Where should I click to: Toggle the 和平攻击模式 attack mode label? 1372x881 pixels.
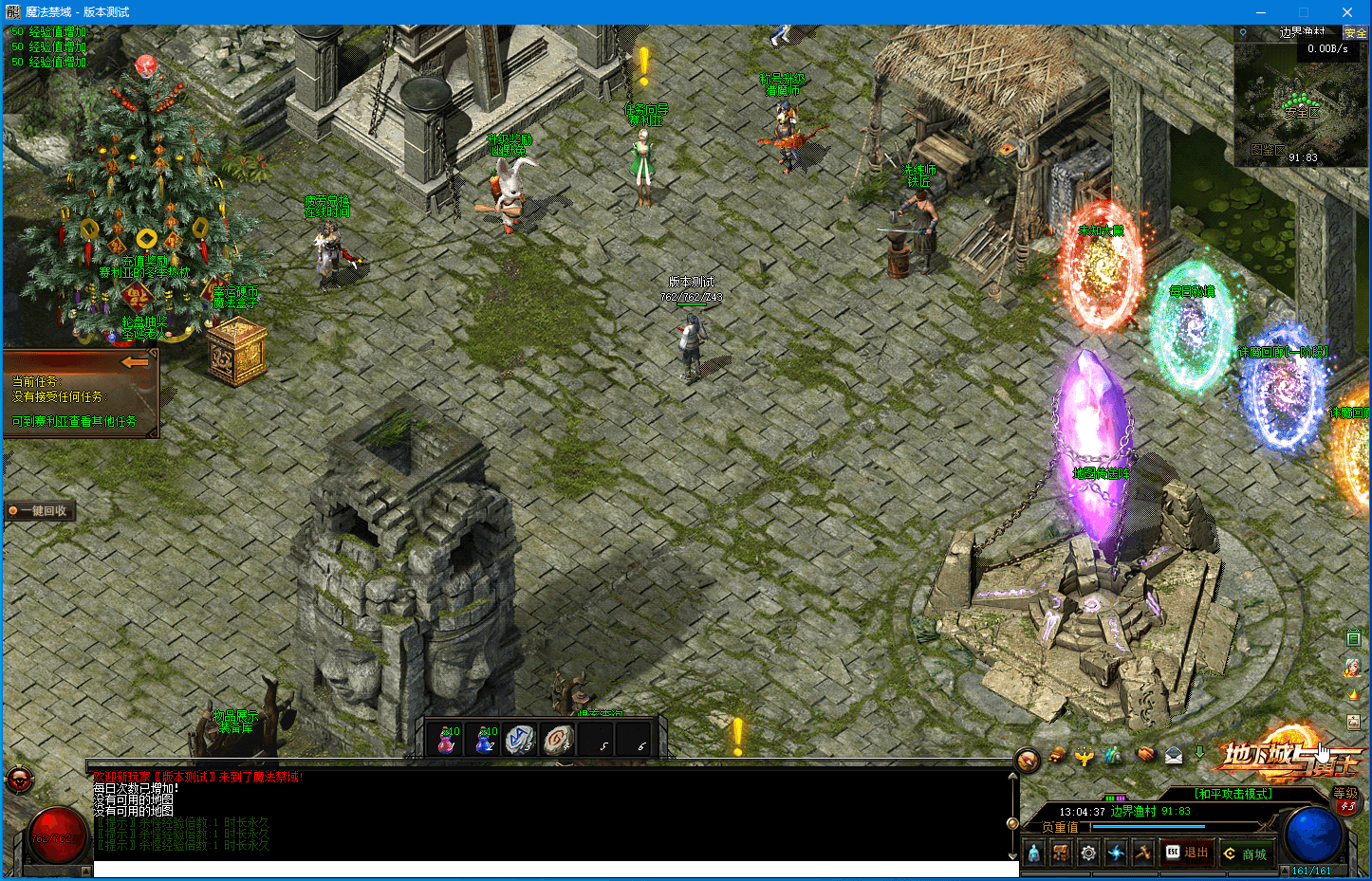[1233, 794]
